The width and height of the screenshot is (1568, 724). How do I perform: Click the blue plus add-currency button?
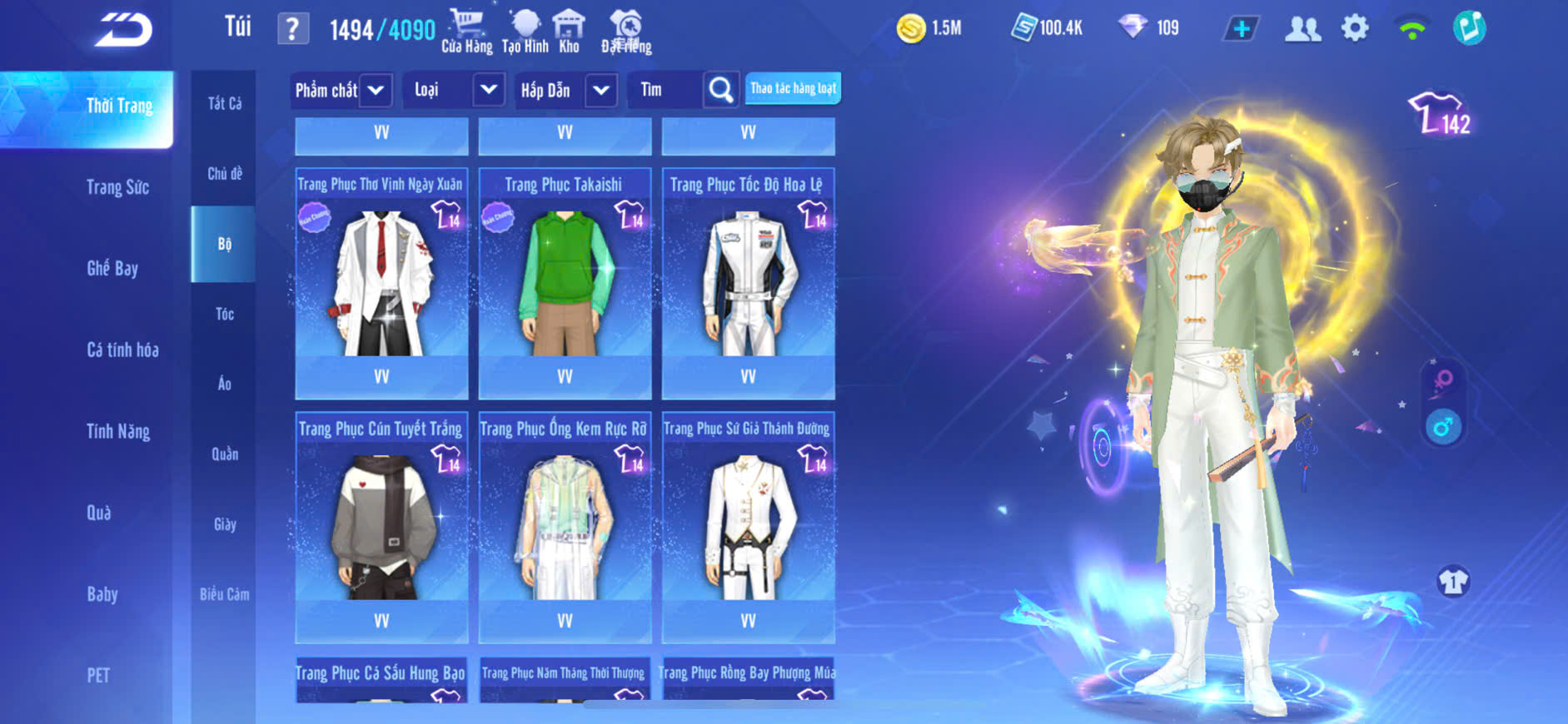[x=1241, y=29]
